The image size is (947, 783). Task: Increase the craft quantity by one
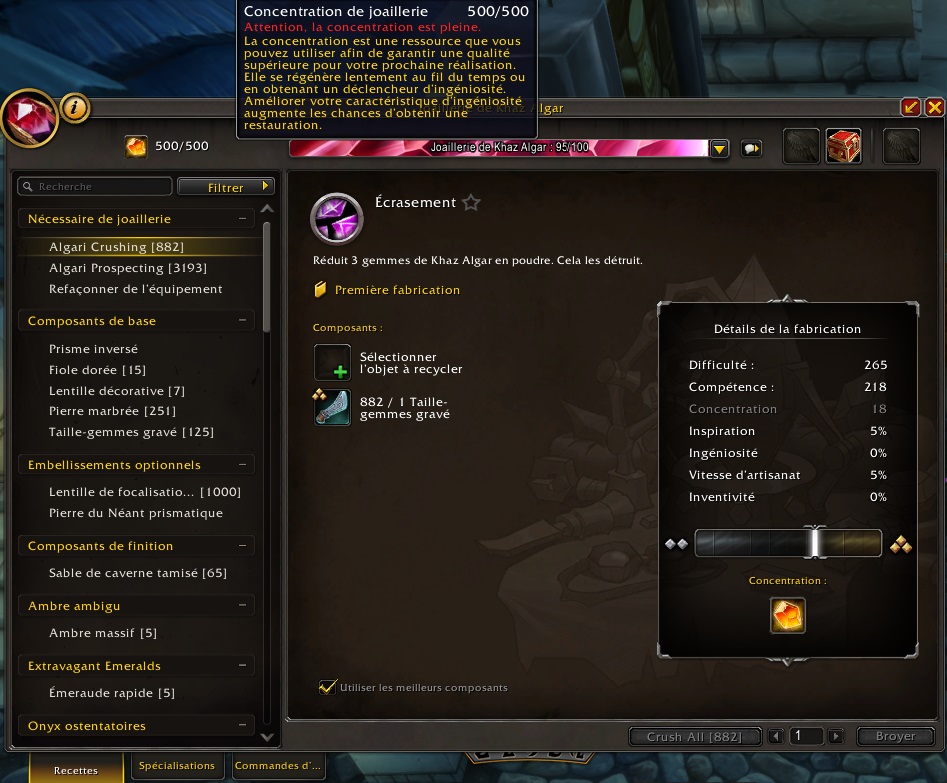pos(836,737)
